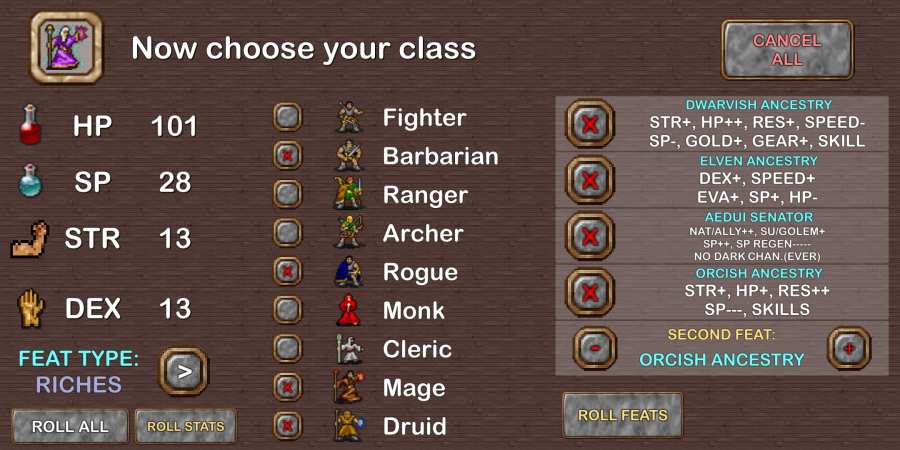
Task: Choose Monk as your class
Action: [x=288, y=310]
